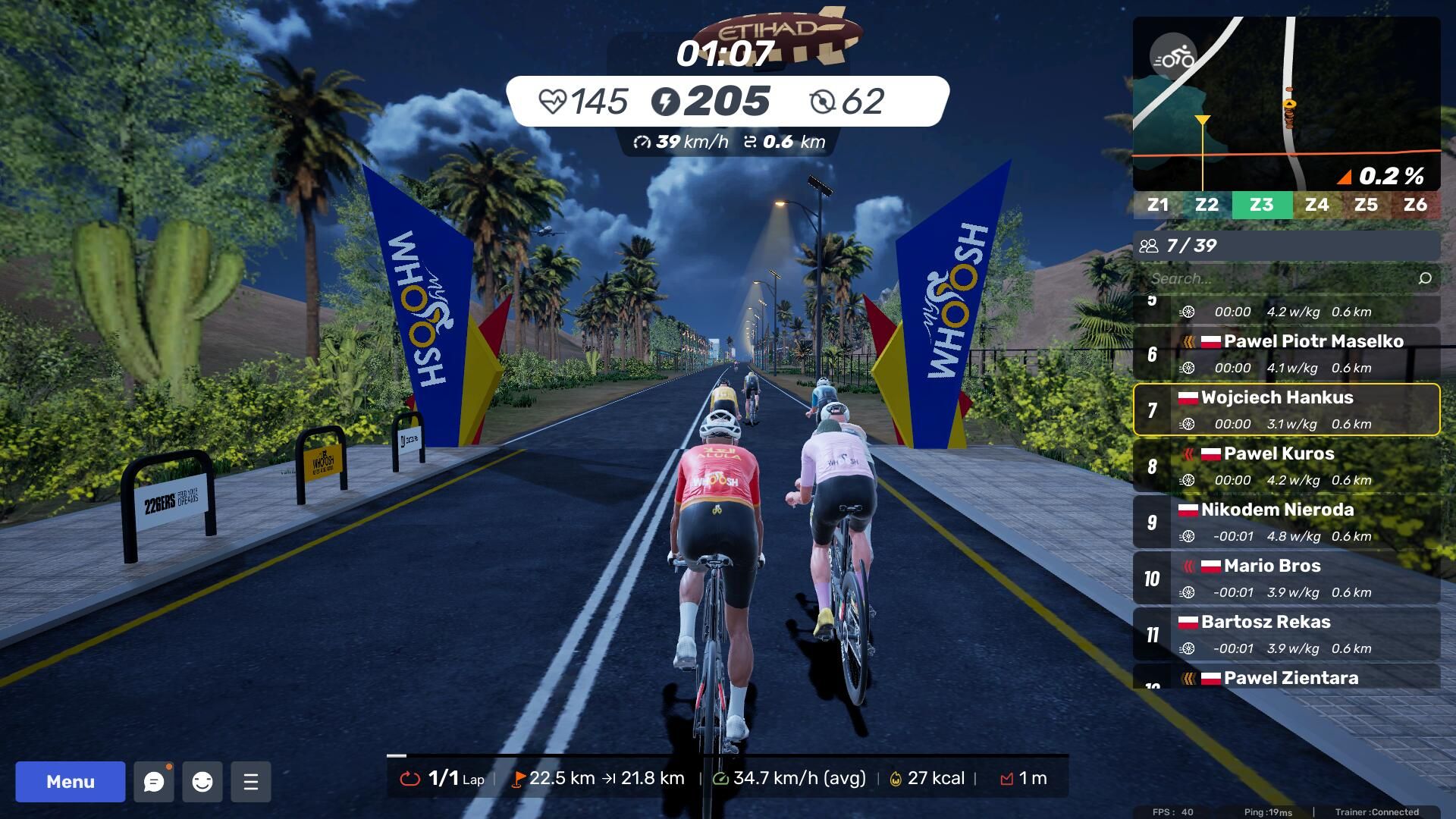Open the blue Menu button
1456x819 pixels.
(x=70, y=782)
